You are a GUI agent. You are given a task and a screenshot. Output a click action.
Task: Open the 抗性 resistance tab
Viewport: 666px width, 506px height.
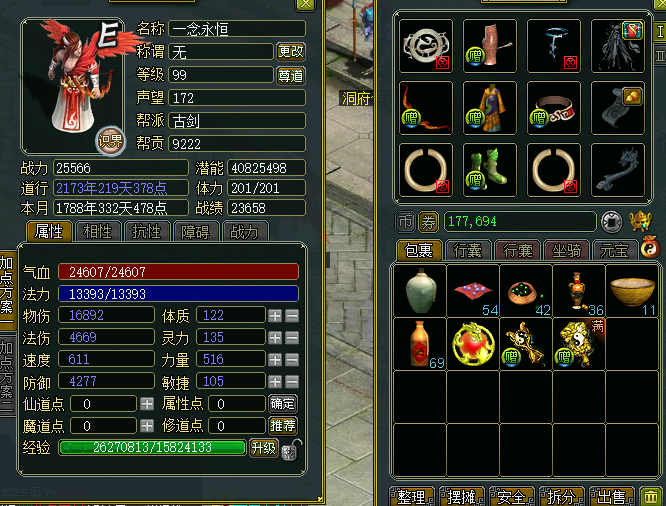(x=147, y=232)
